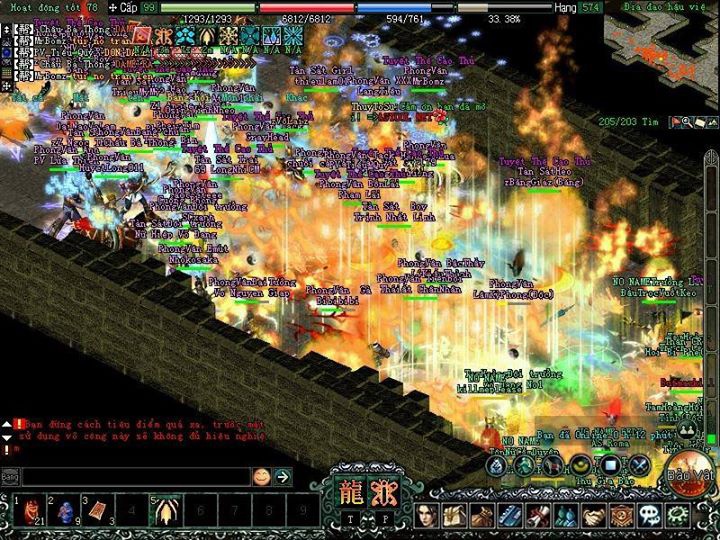720x540 pixels.
Task: Open the skull speech bubble icon
Action: 650,515
